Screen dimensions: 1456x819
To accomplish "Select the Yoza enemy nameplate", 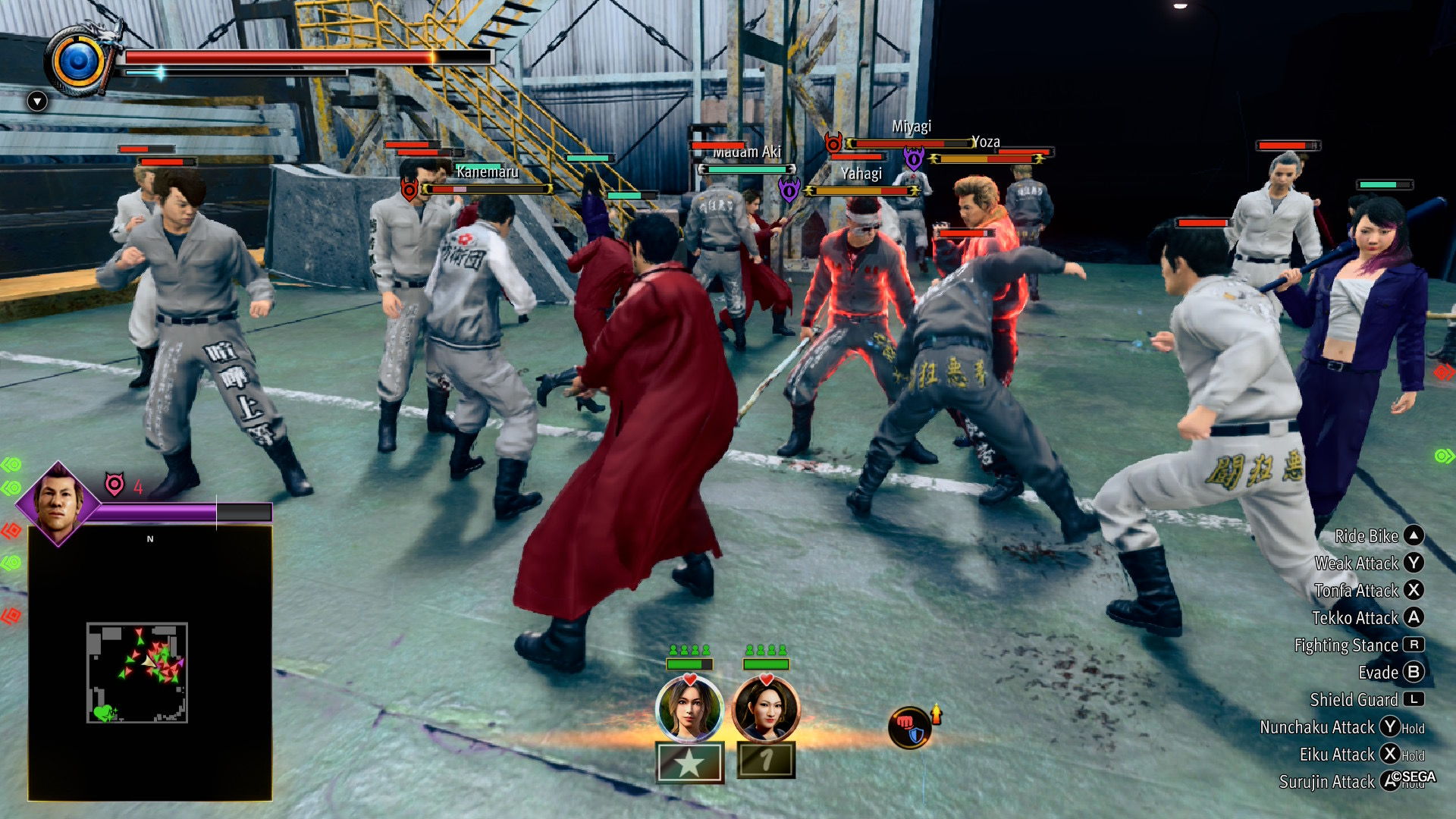I will [x=985, y=142].
